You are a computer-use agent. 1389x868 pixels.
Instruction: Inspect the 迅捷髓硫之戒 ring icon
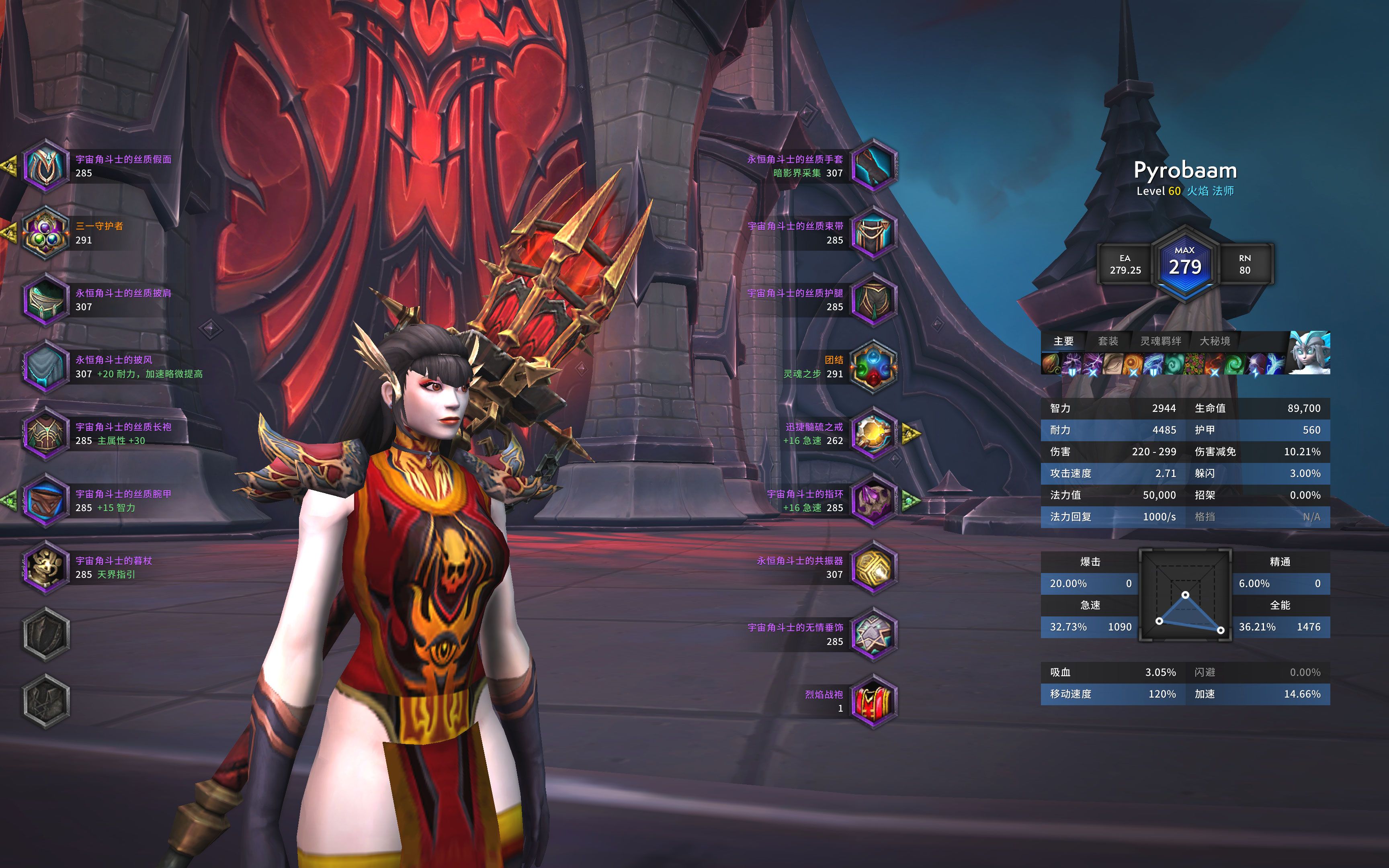pos(873,434)
